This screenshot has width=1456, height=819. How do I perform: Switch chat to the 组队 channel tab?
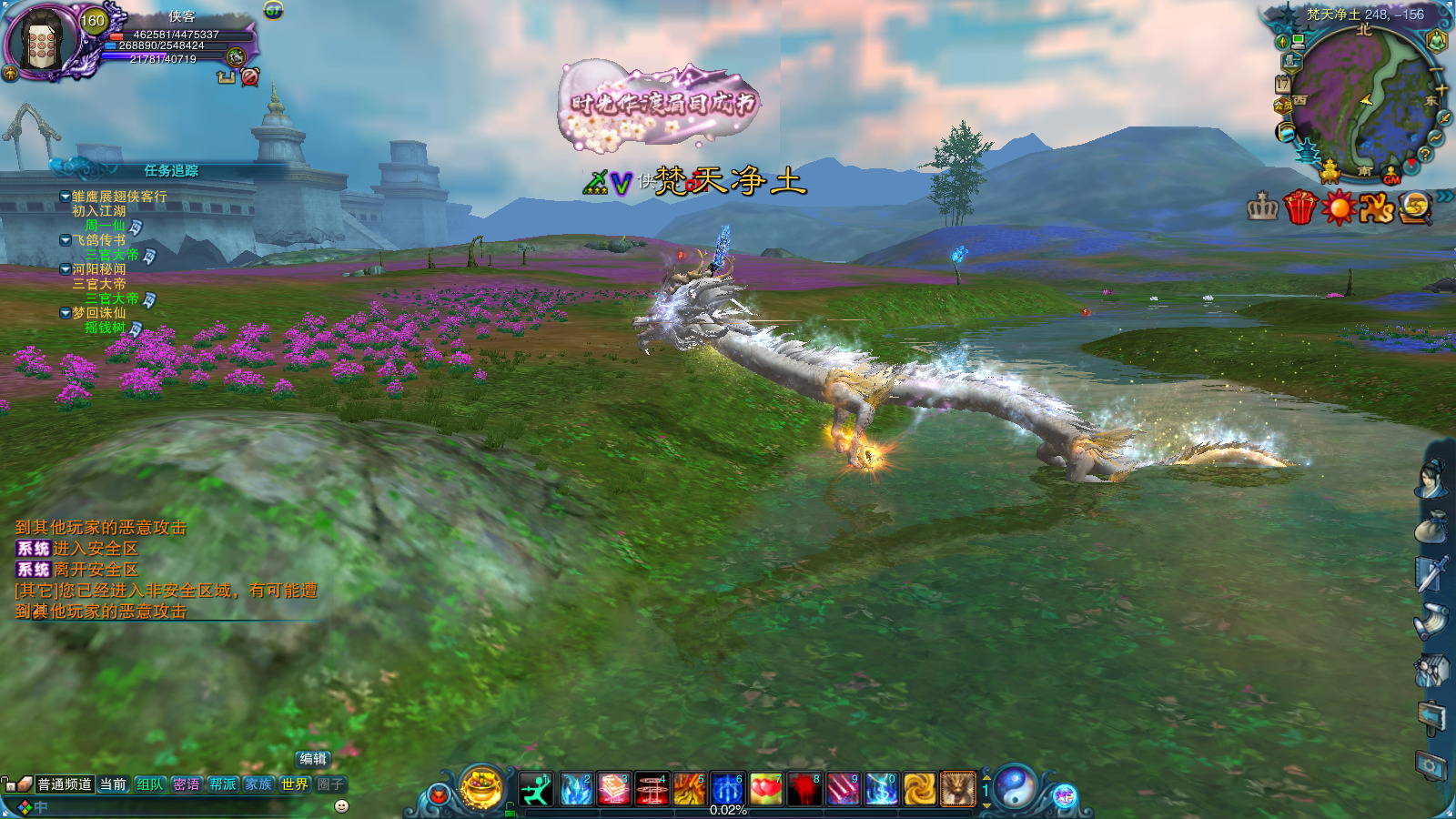150,784
